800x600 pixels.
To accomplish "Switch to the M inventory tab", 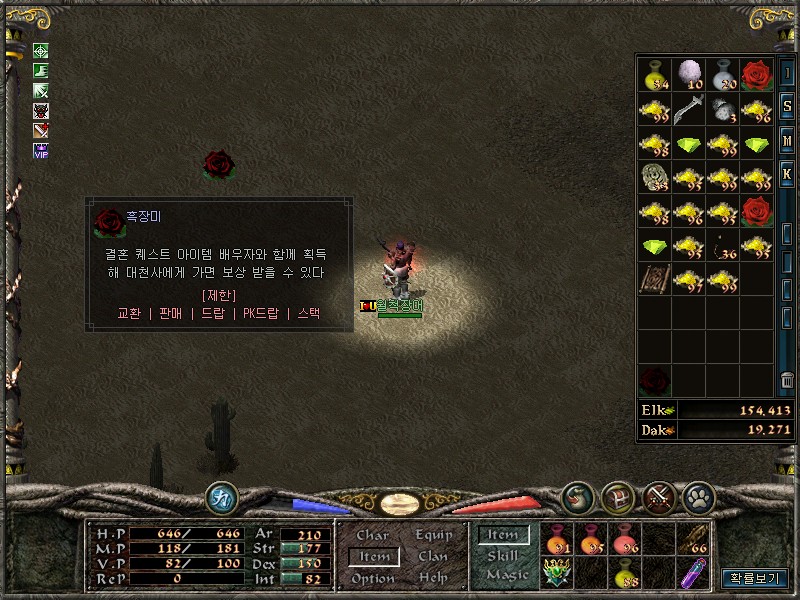I will click(x=787, y=141).
